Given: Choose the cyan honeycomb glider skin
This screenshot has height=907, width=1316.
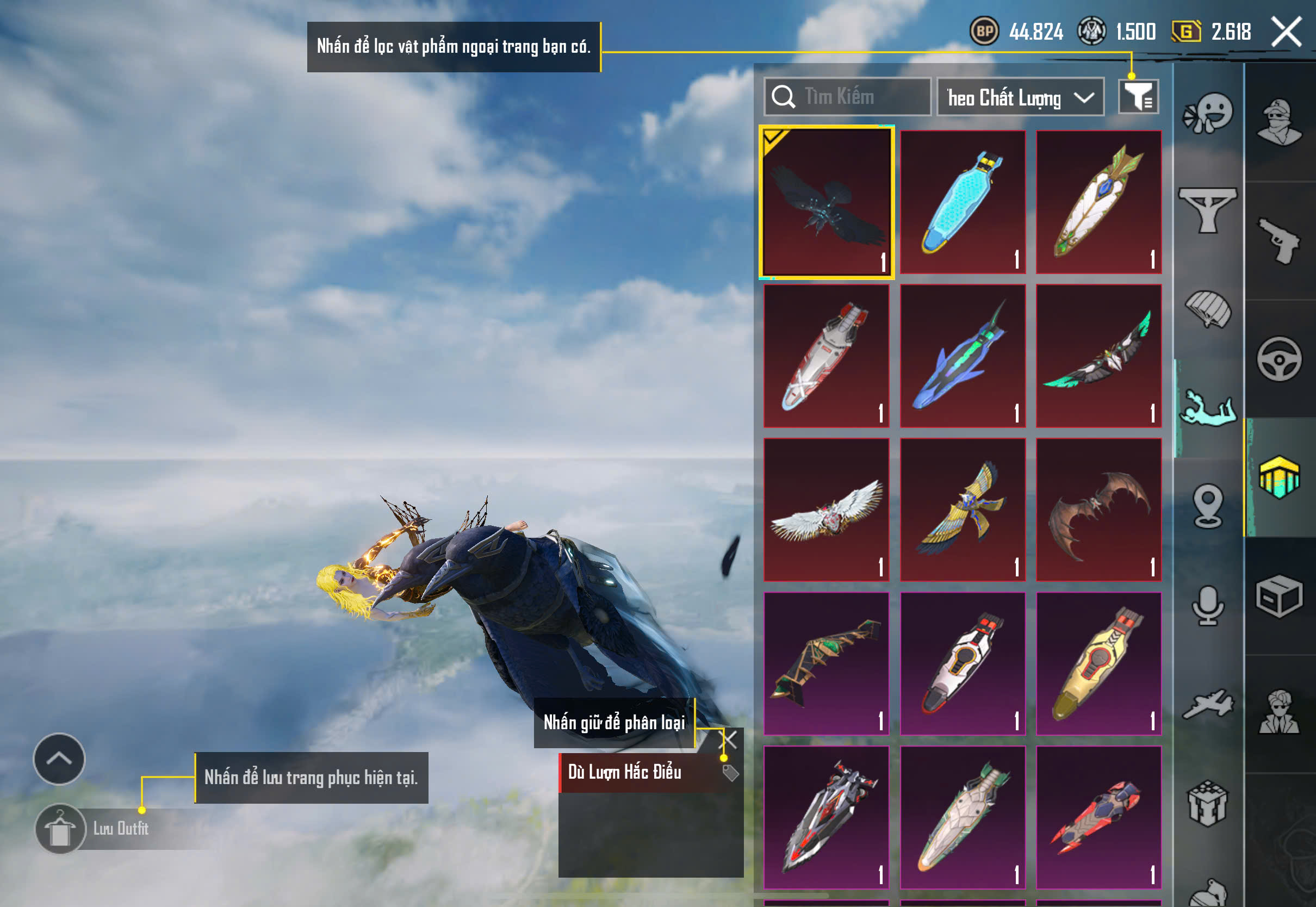Looking at the screenshot, I should pyautogui.click(x=963, y=202).
